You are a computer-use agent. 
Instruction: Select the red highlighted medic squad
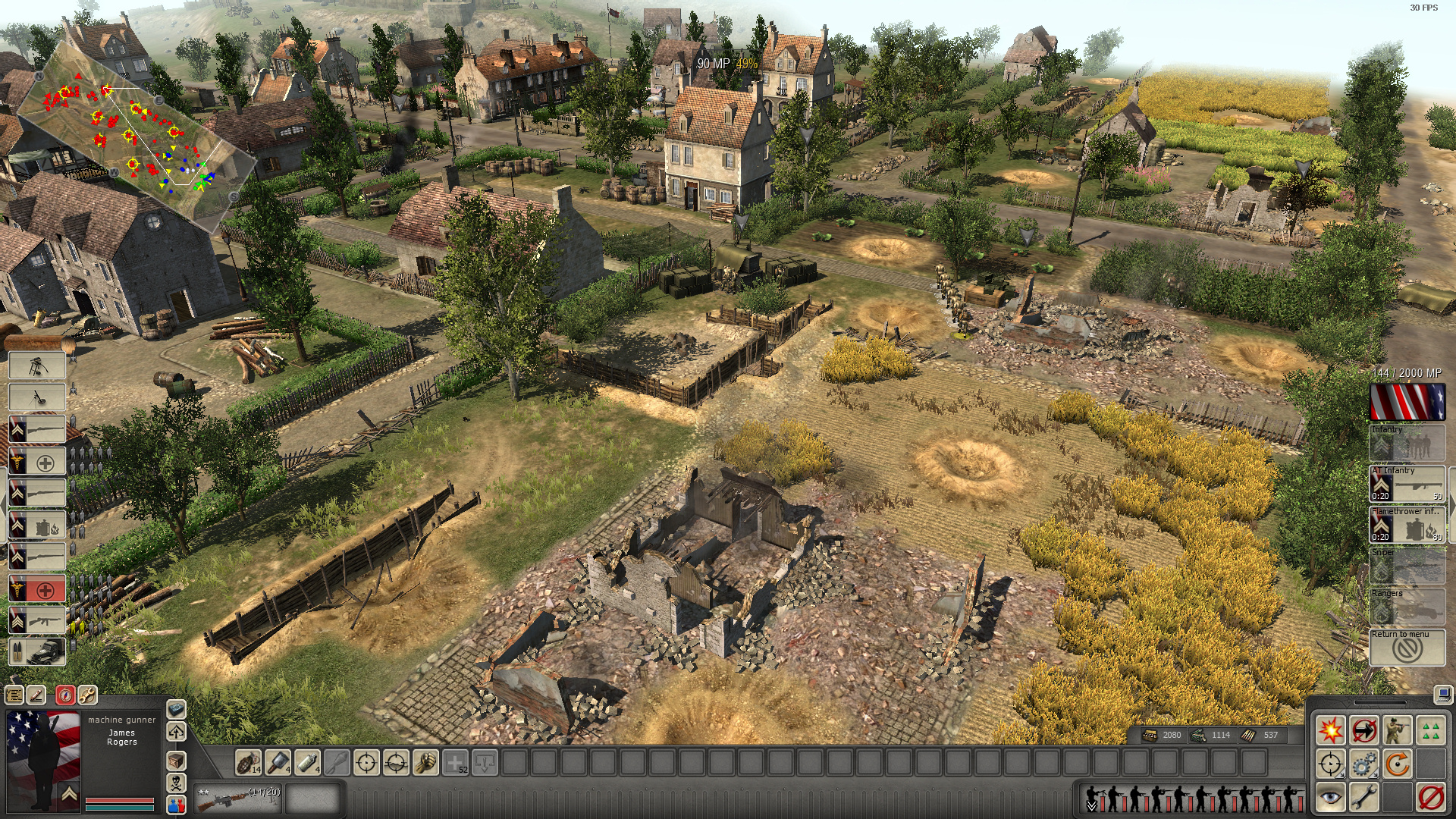point(37,588)
